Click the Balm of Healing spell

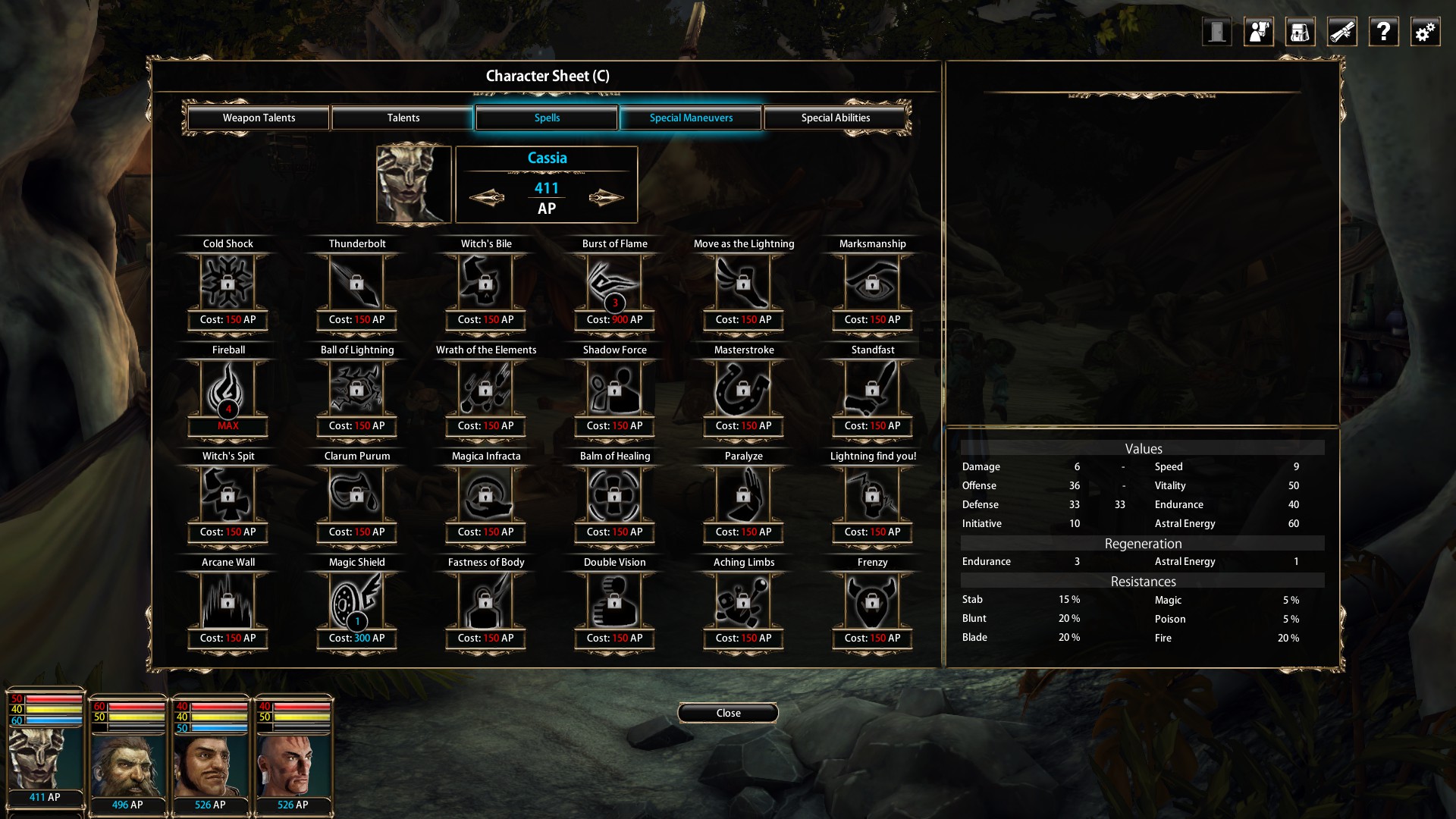[x=614, y=495]
